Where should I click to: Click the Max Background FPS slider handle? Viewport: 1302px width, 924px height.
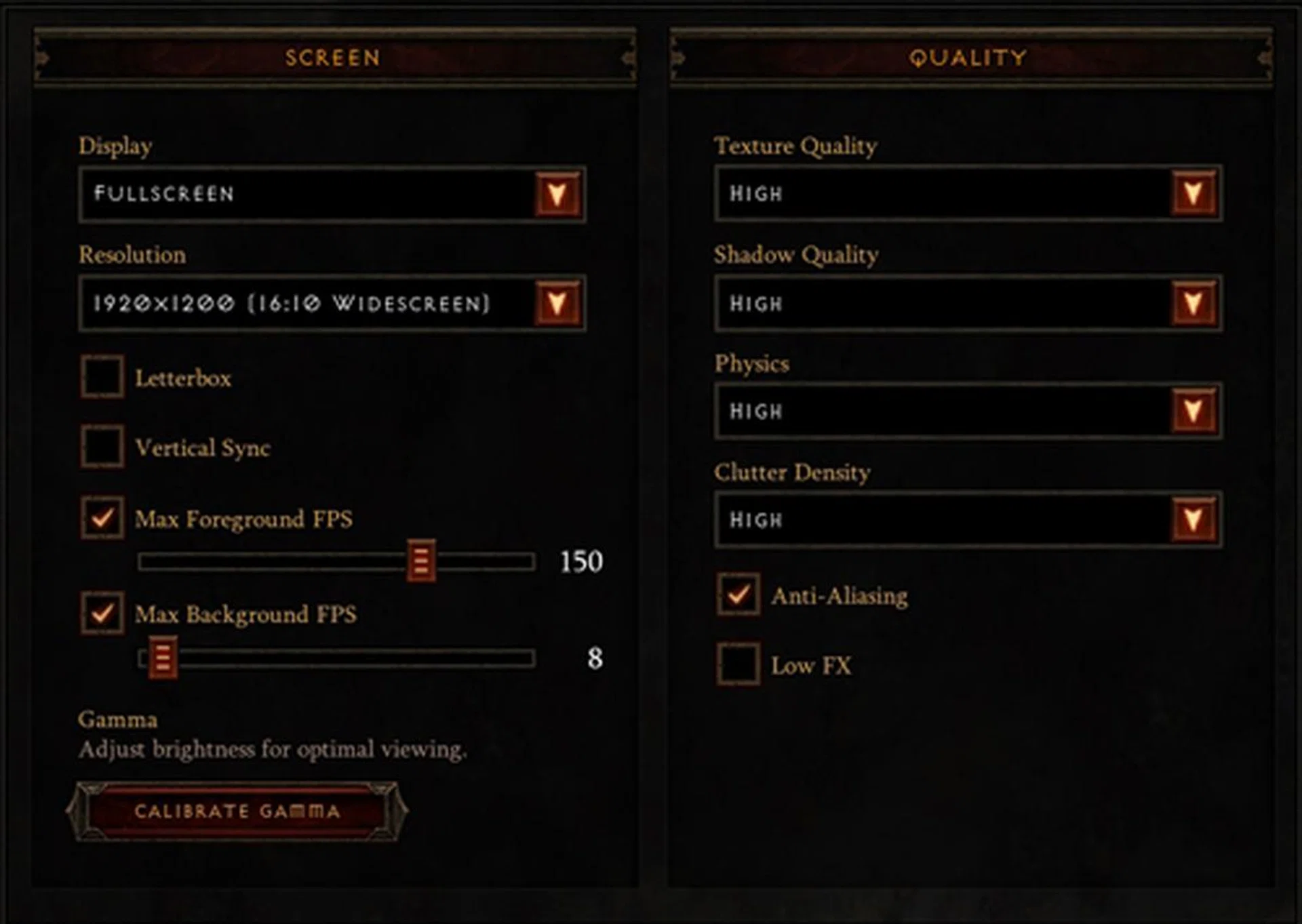(x=163, y=658)
